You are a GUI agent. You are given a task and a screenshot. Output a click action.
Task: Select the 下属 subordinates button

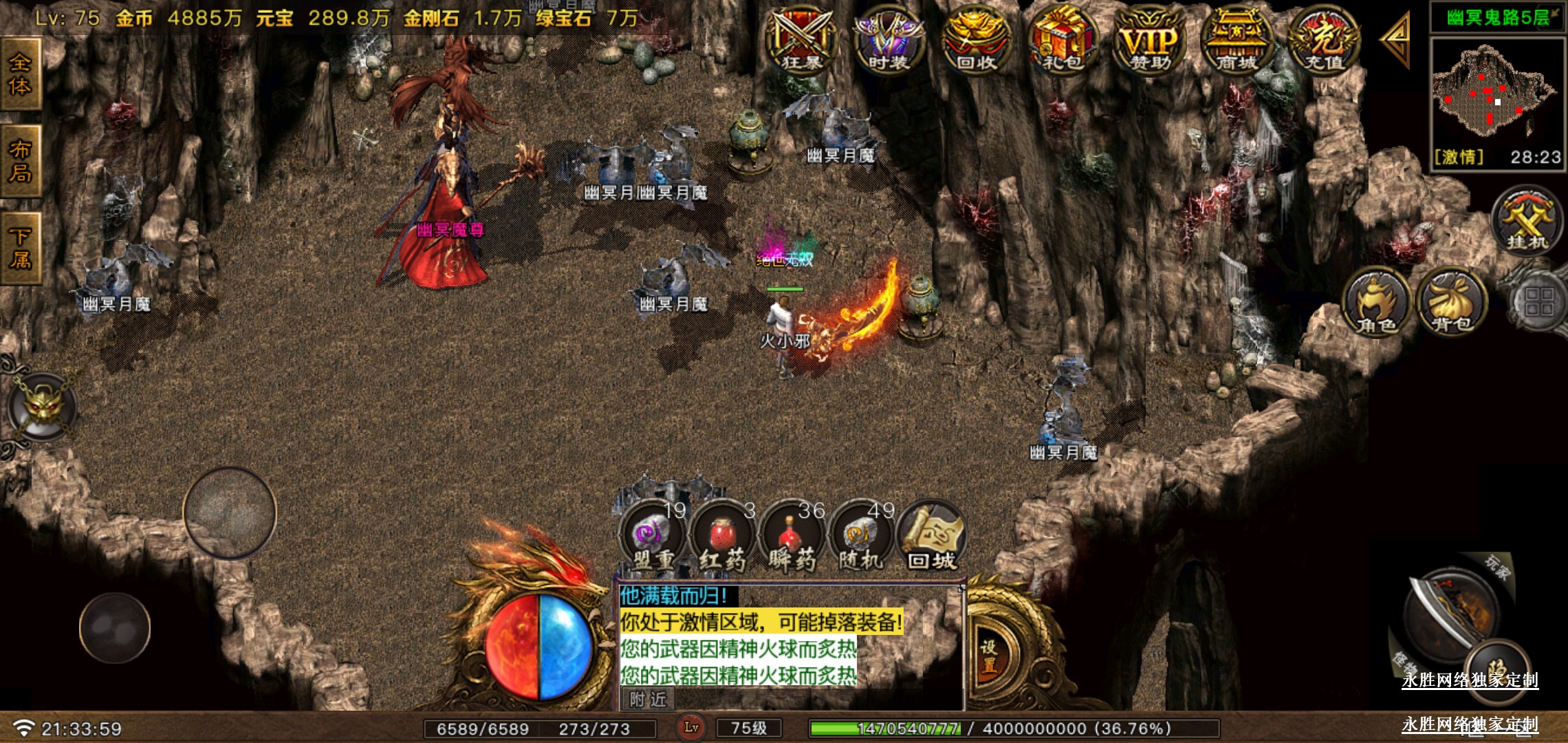tap(20, 248)
